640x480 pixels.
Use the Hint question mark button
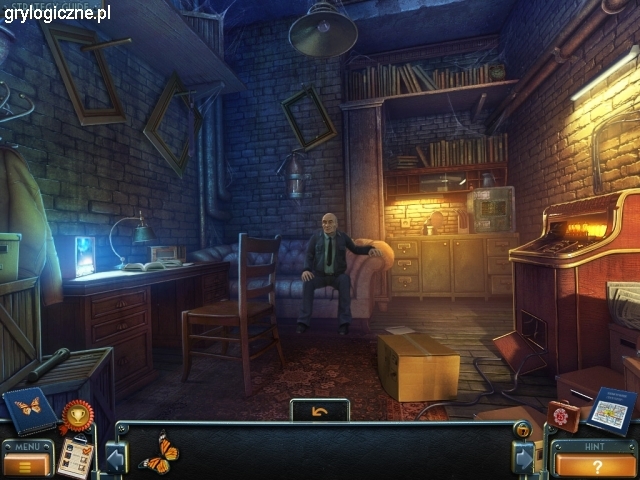pos(595,465)
